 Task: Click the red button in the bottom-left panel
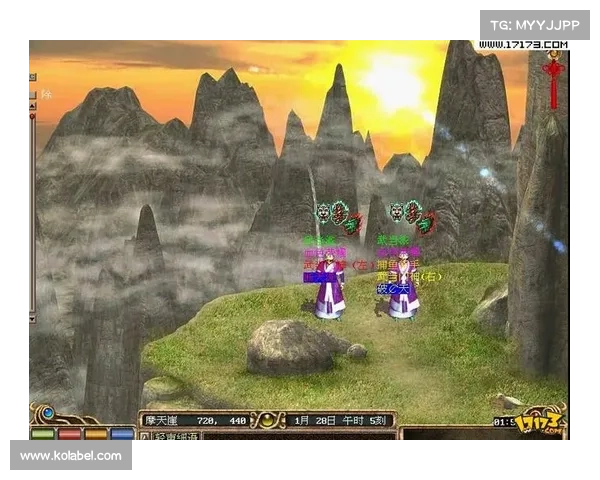coord(69,433)
